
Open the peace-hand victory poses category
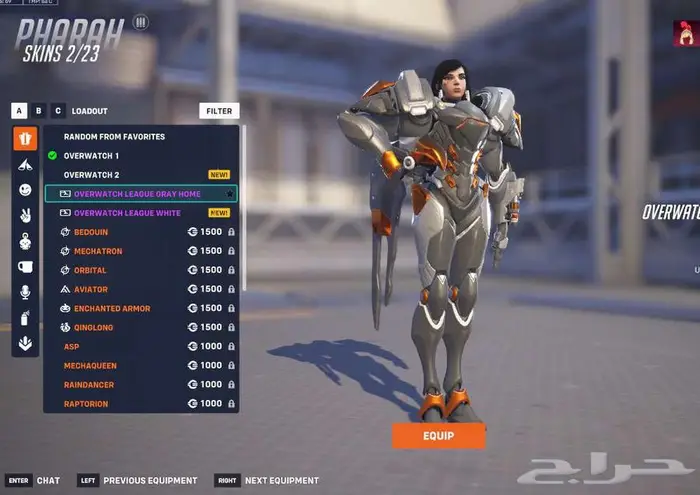click(x=25, y=215)
